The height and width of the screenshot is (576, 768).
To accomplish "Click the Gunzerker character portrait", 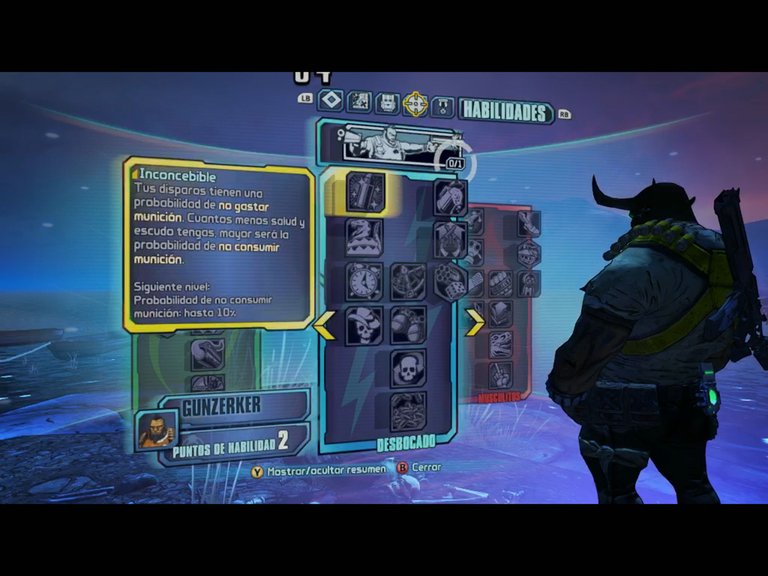I will [x=154, y=430].
